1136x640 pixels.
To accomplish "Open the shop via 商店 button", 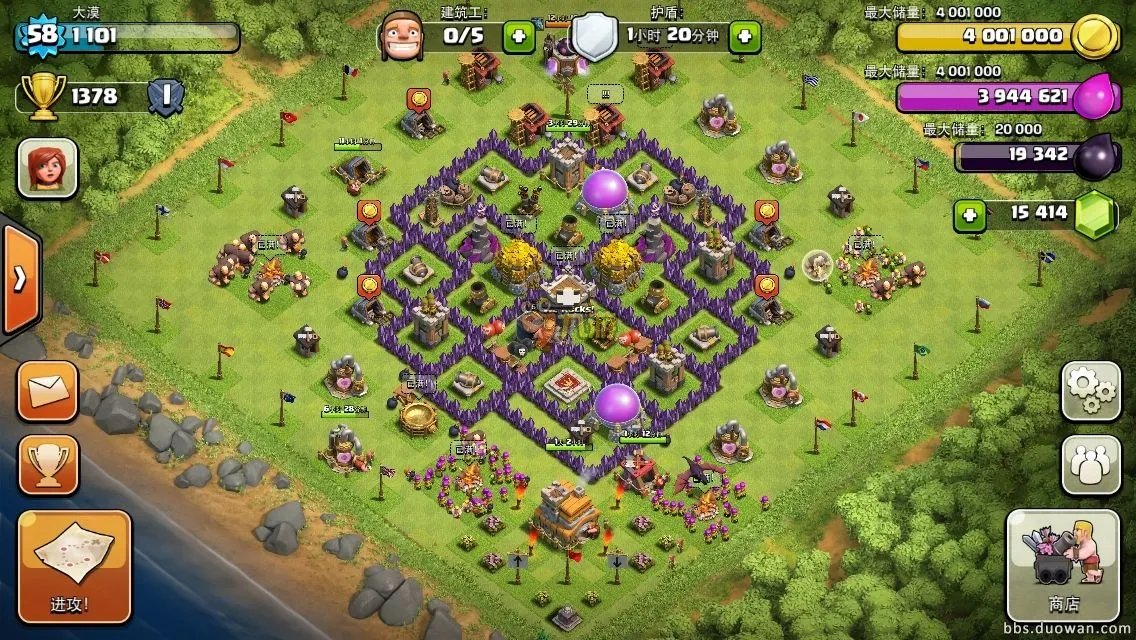I will tap(1062, 565).
